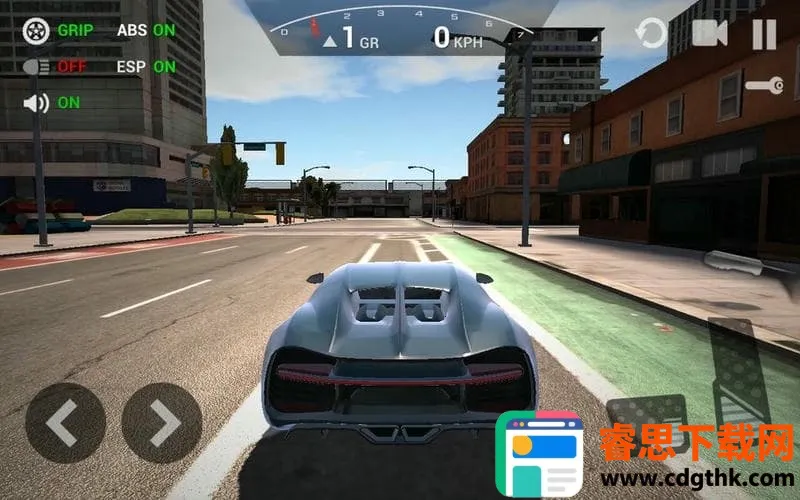
Task: Toggle the GRIP traction mode
Action: click(x=37, y=30)
